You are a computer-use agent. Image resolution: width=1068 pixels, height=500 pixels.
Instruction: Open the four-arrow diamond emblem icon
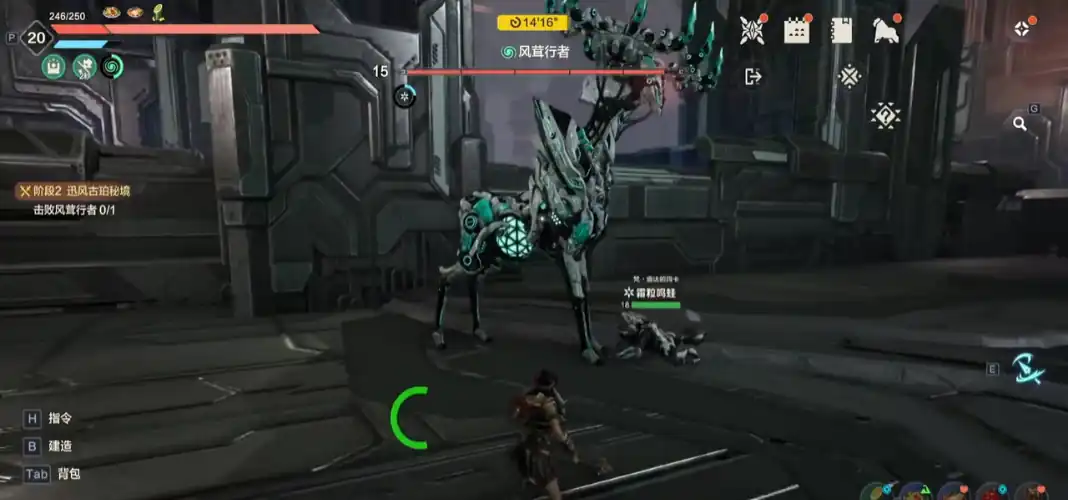(x=849, y=76)
